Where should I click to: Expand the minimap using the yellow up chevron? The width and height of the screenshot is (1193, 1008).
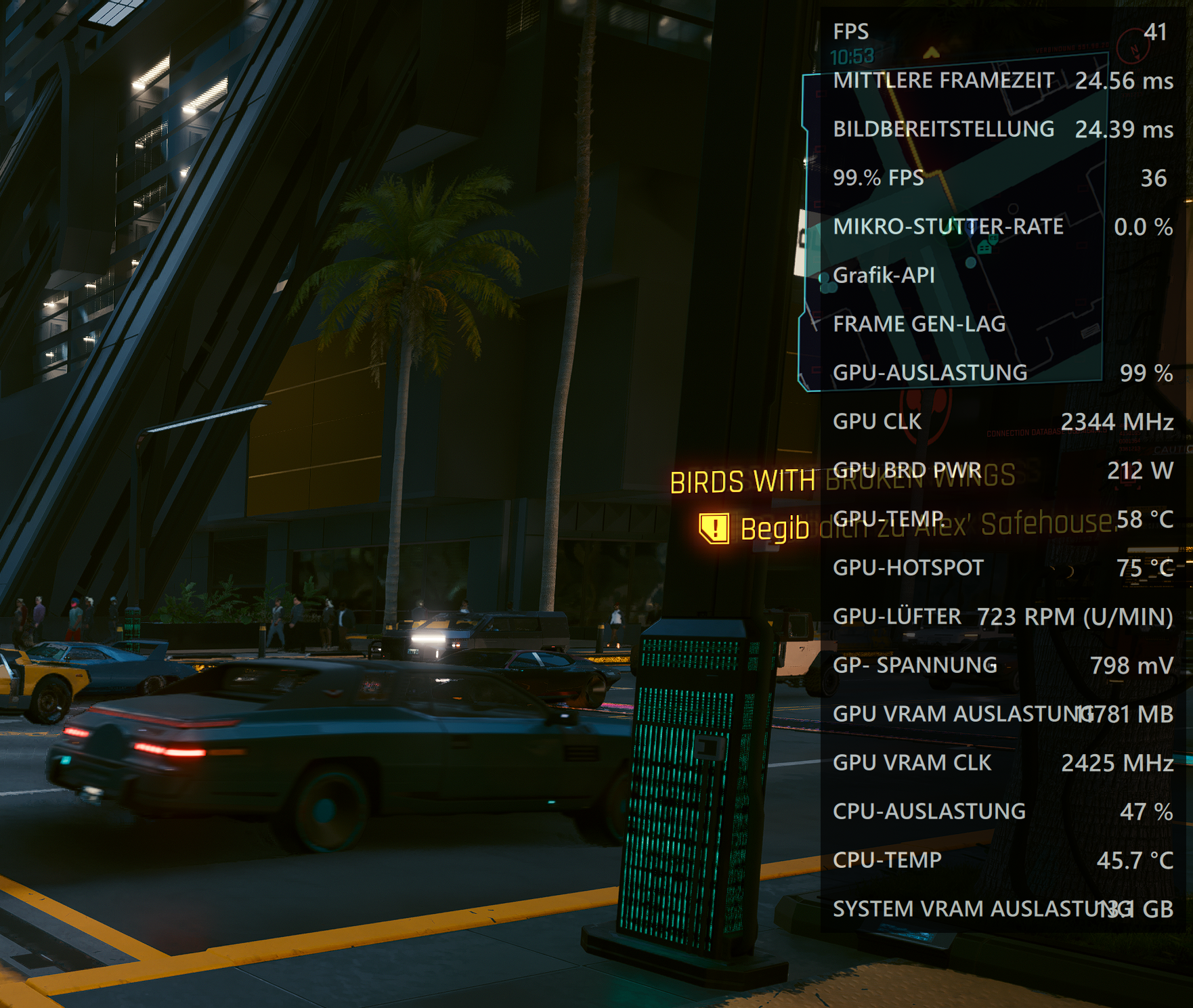(932, 51)
